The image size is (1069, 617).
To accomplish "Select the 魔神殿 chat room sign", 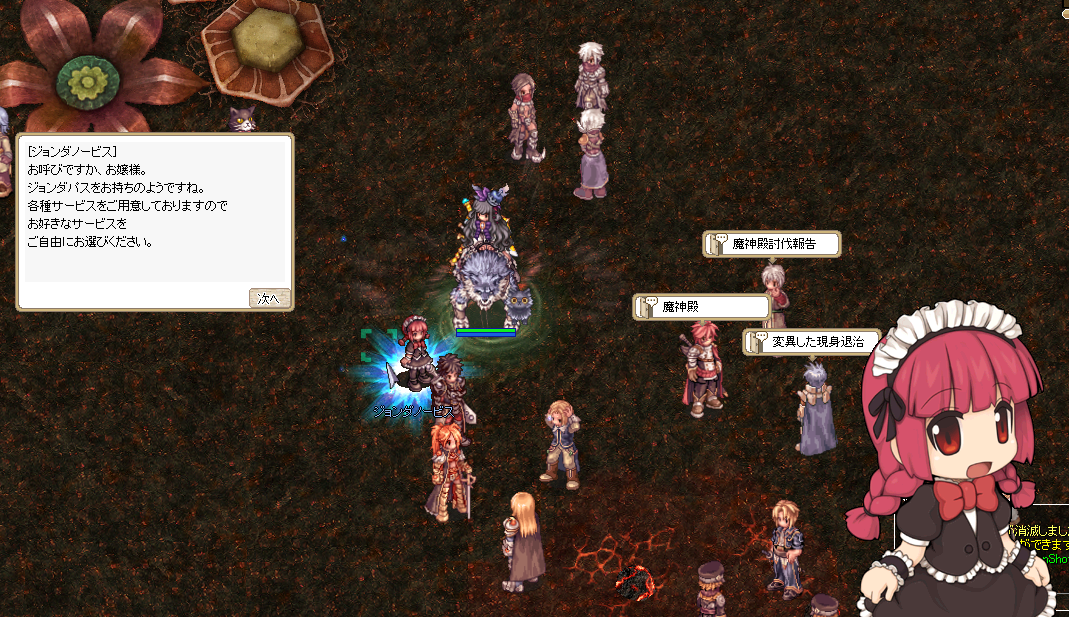I will coord(702,307).
